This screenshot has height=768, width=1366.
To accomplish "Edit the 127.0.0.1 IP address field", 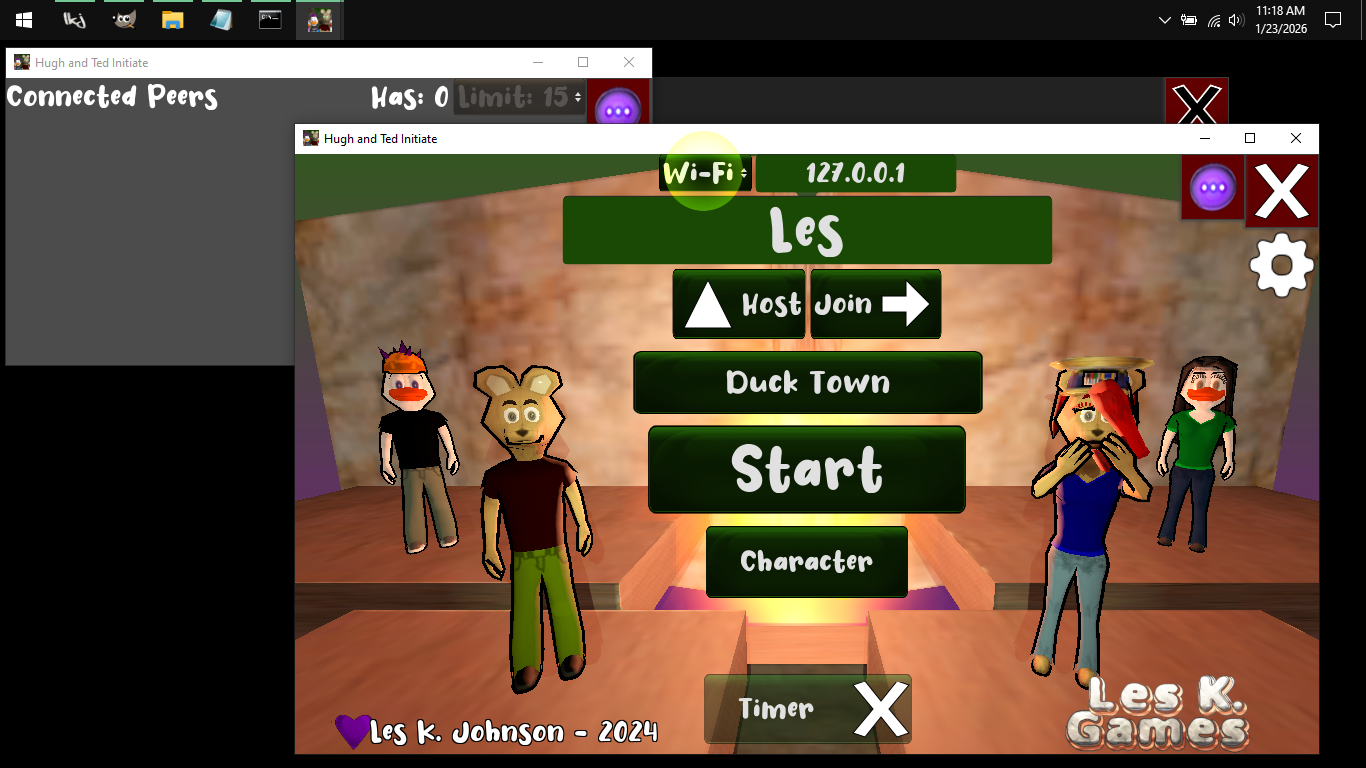I will click(855, 173).
